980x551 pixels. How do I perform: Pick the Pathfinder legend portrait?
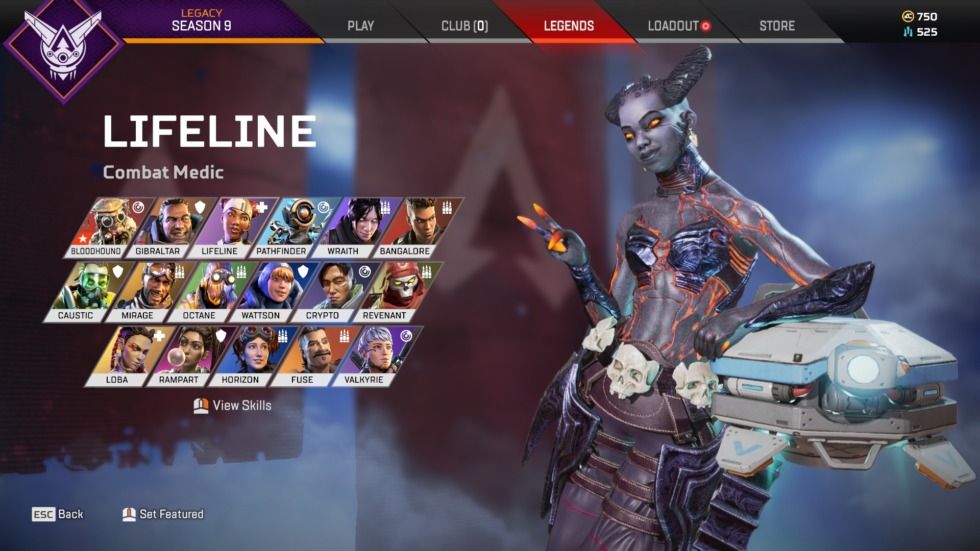coord(283,226)
